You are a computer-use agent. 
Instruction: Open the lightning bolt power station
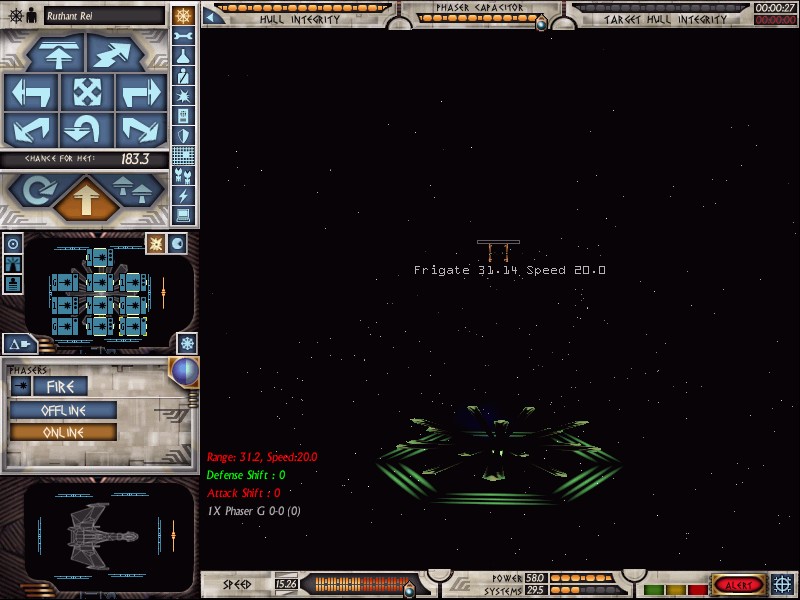(x=183, y=195)
